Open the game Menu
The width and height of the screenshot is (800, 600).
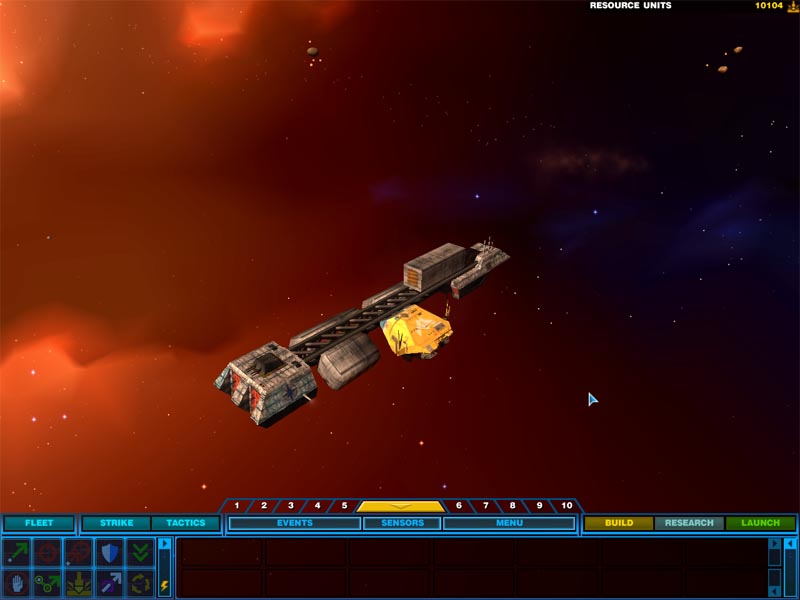(509, 523)
